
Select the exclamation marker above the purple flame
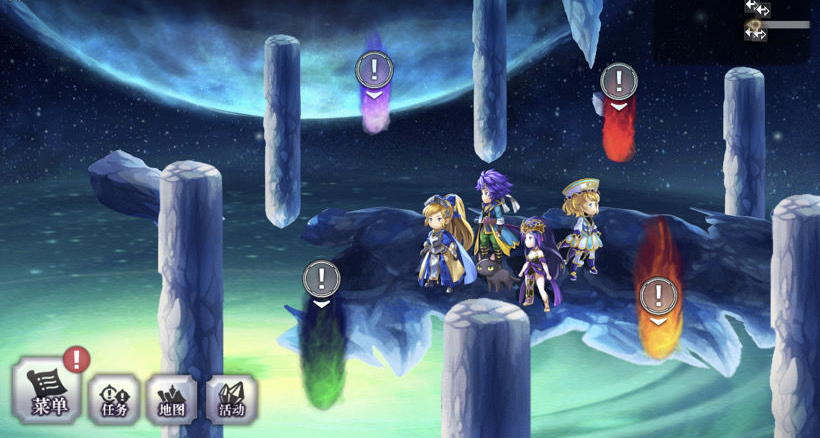pyautogui.click(x=374, y=70)
